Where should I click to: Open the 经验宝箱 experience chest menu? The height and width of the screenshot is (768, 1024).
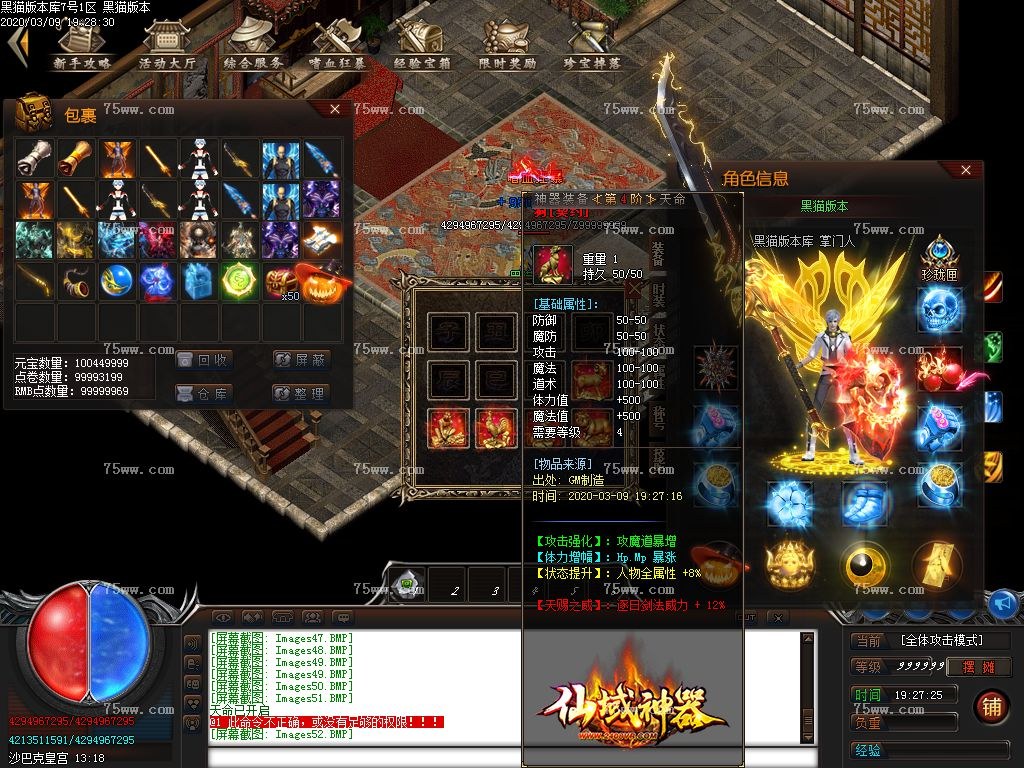pyautogui.click(x=422, y=45)
